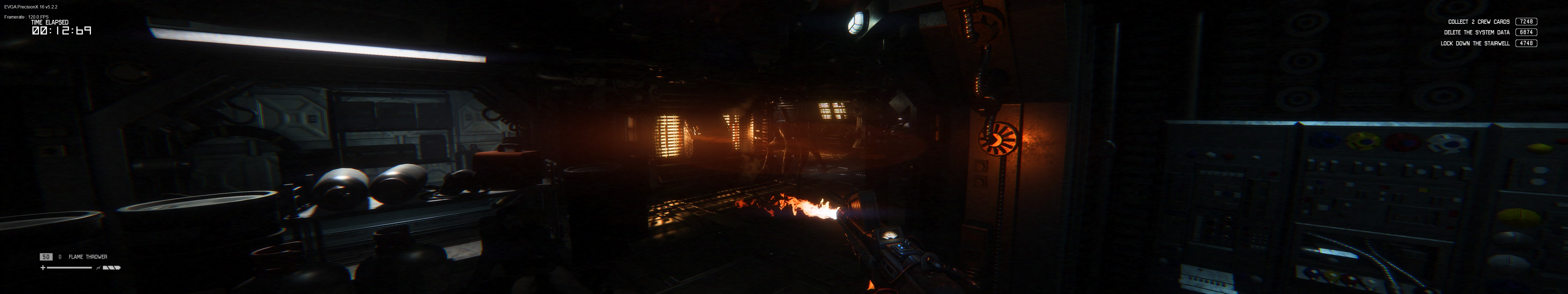Click the Flame Thrower weapon label

(88, 257)
